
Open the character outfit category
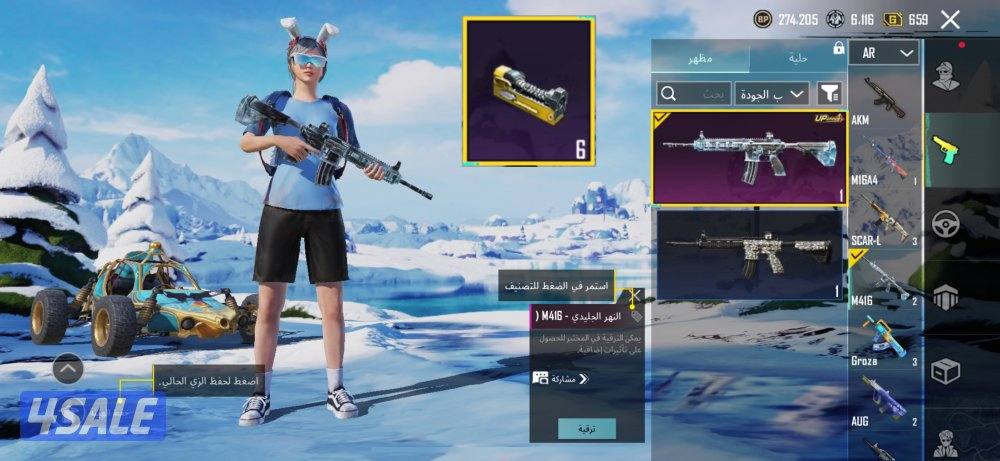(x=946, y=75)
